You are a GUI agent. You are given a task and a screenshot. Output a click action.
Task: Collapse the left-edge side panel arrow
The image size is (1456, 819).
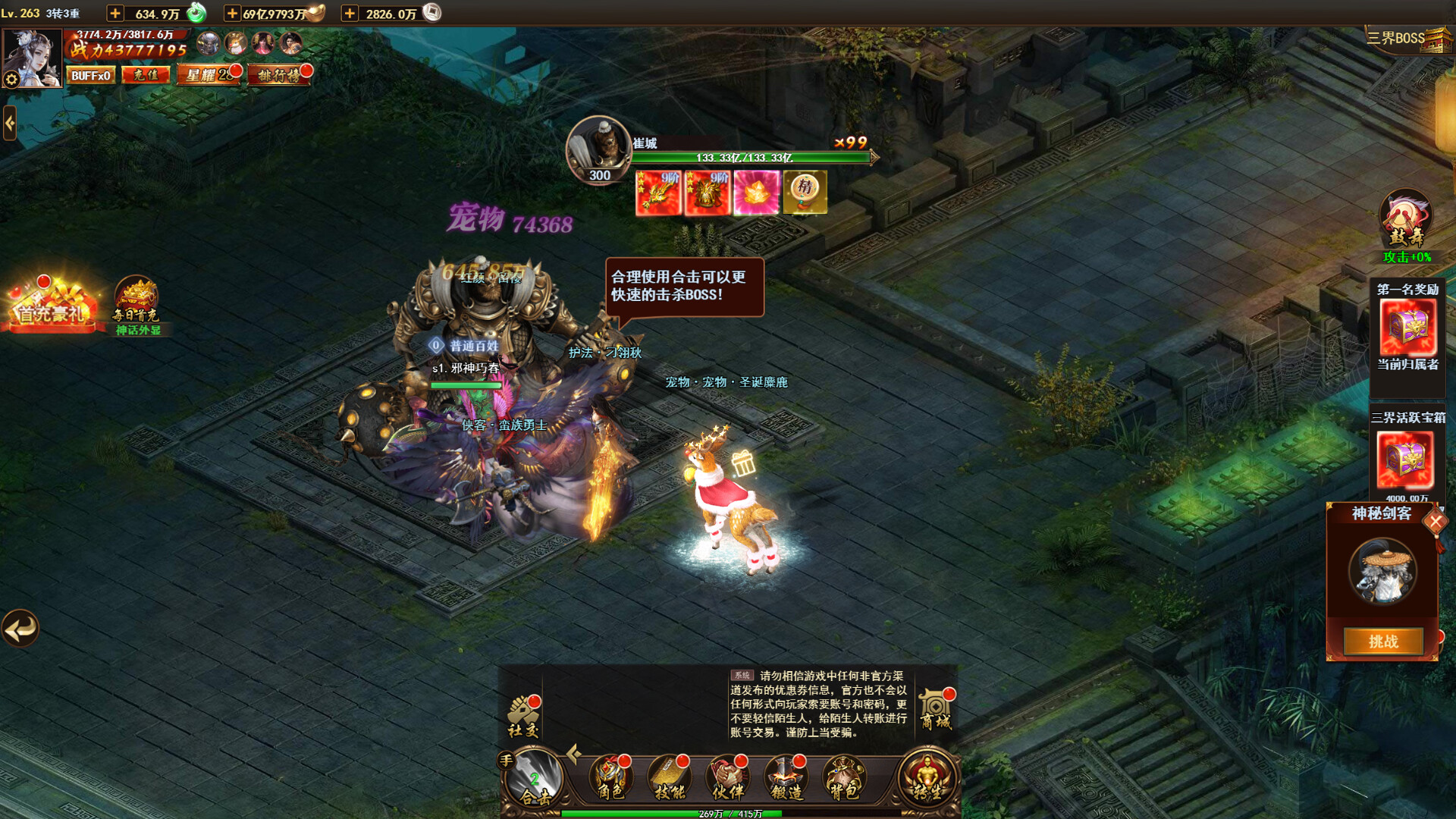pos(9,124)
